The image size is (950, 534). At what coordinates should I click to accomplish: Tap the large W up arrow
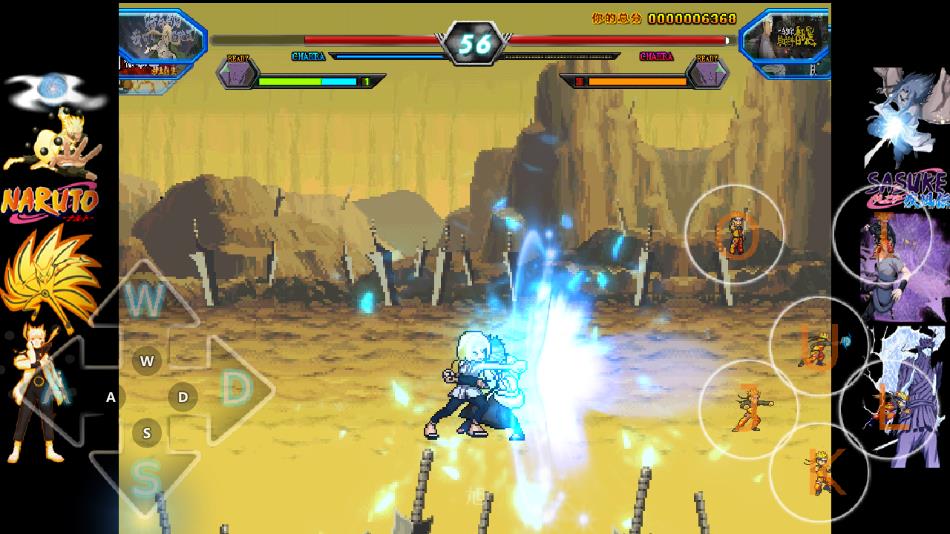146,298
